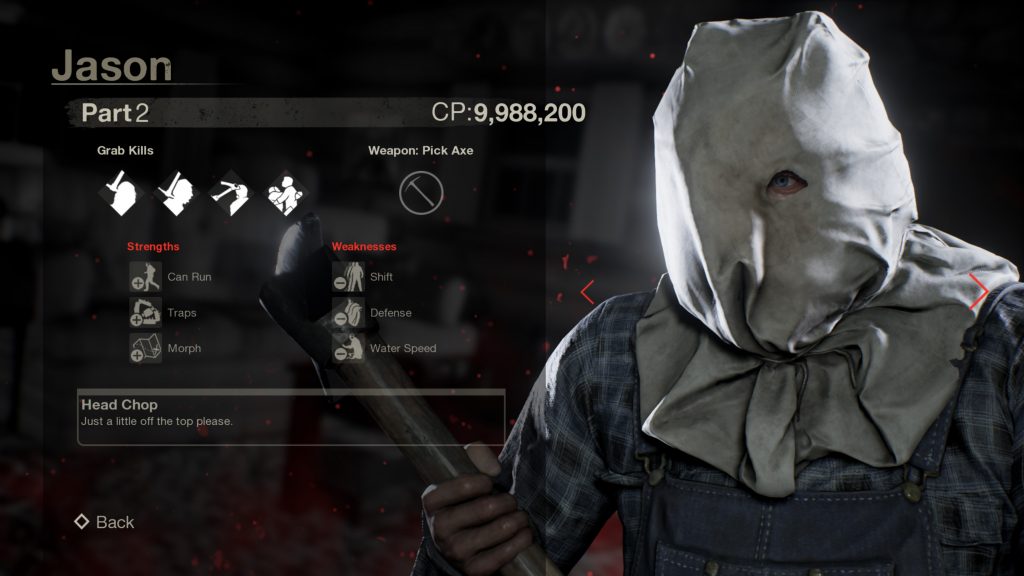
Task: Click the Morph strength icon
Action: click(145, 349)
